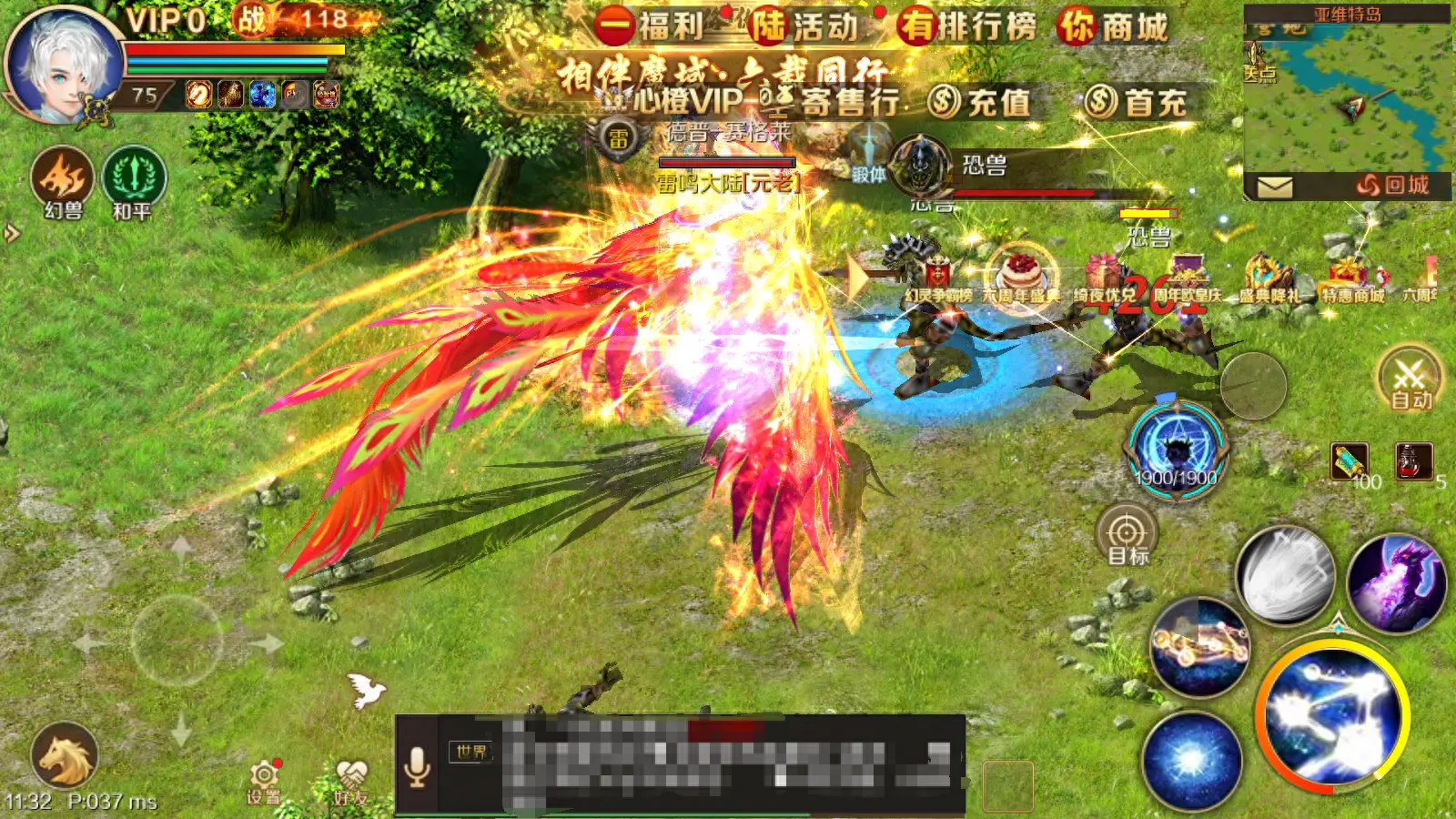Tap the 充值 recharge button
Image resolution: width=1456 pixels, height=819 pixels.
[978, 102]
